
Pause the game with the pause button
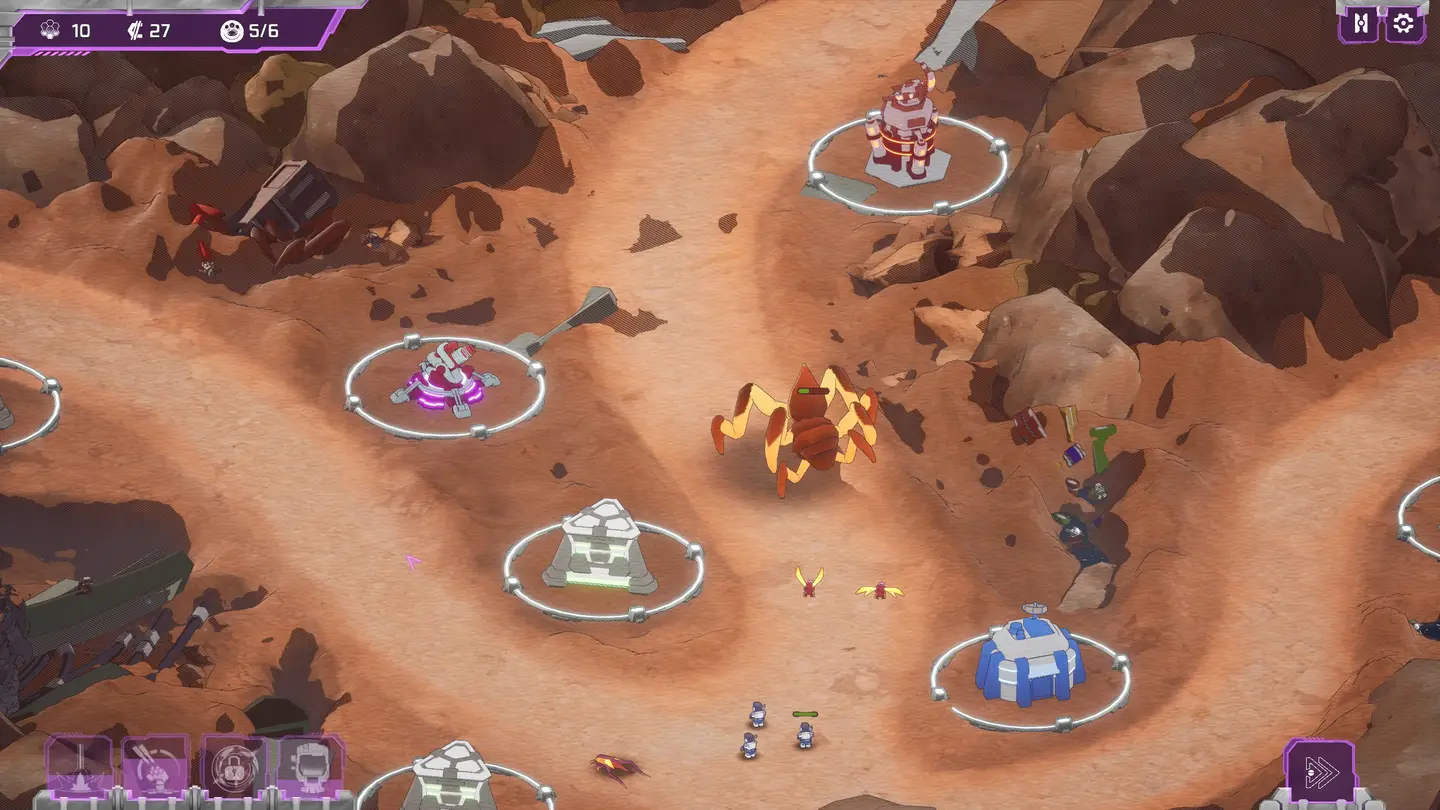[x=1360, y=24]
